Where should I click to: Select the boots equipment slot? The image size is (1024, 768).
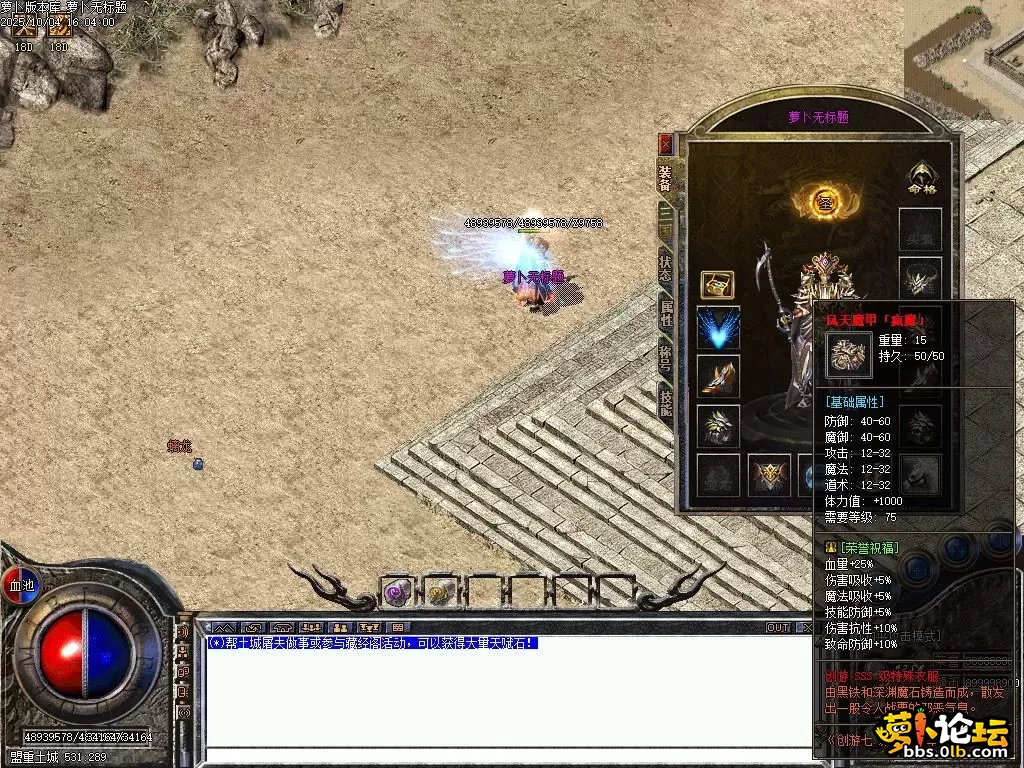point(718,376)
